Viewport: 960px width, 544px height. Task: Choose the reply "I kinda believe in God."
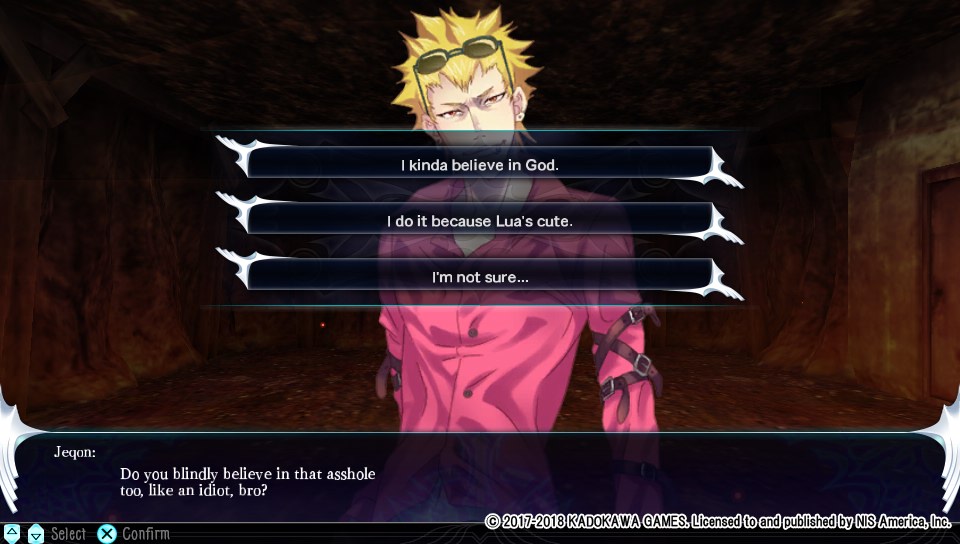480,164
